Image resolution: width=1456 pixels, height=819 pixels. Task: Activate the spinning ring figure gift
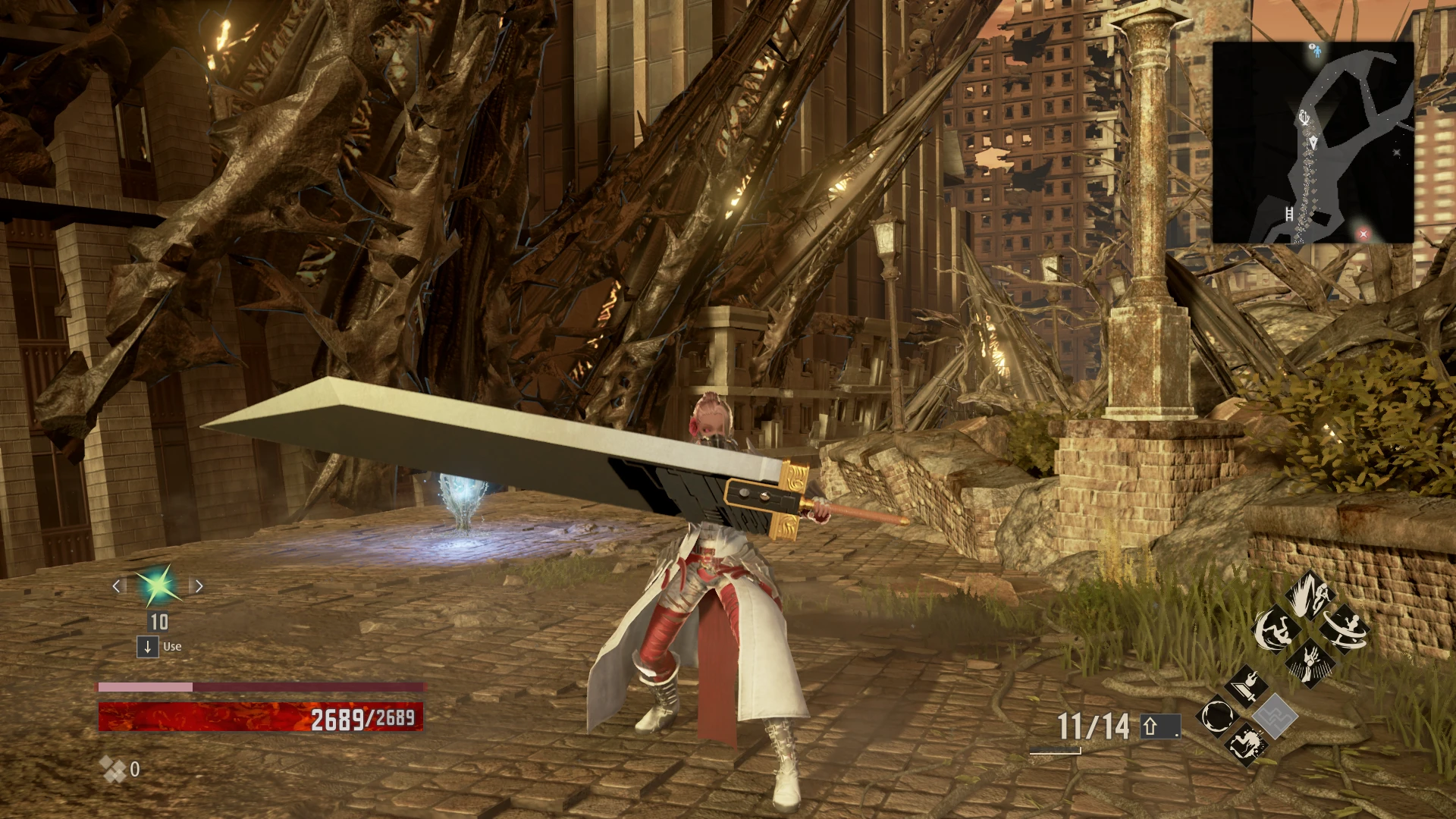pos(1345,628)
